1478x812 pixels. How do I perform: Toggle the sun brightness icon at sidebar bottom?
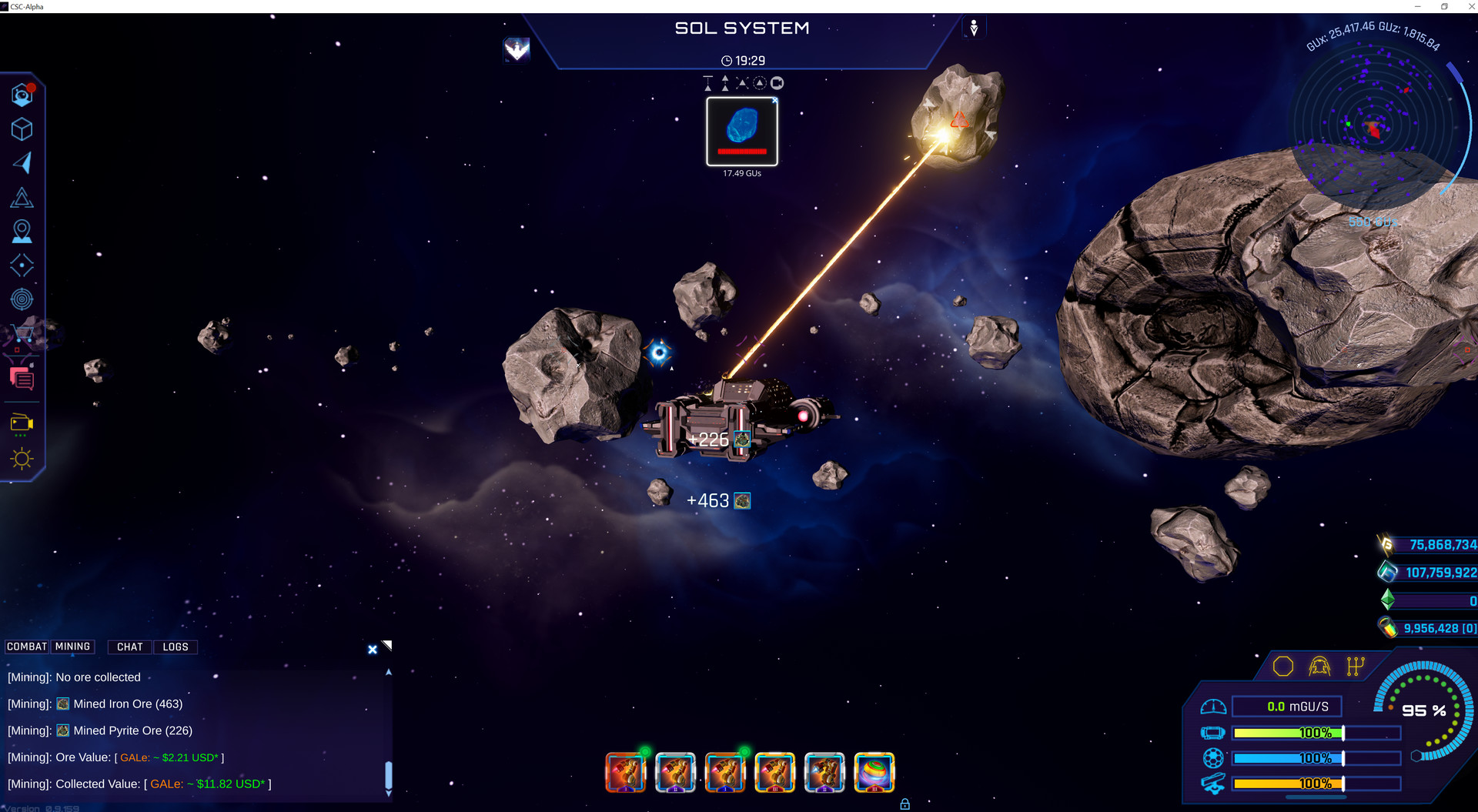pyautogui.click(x=22, y=458)
